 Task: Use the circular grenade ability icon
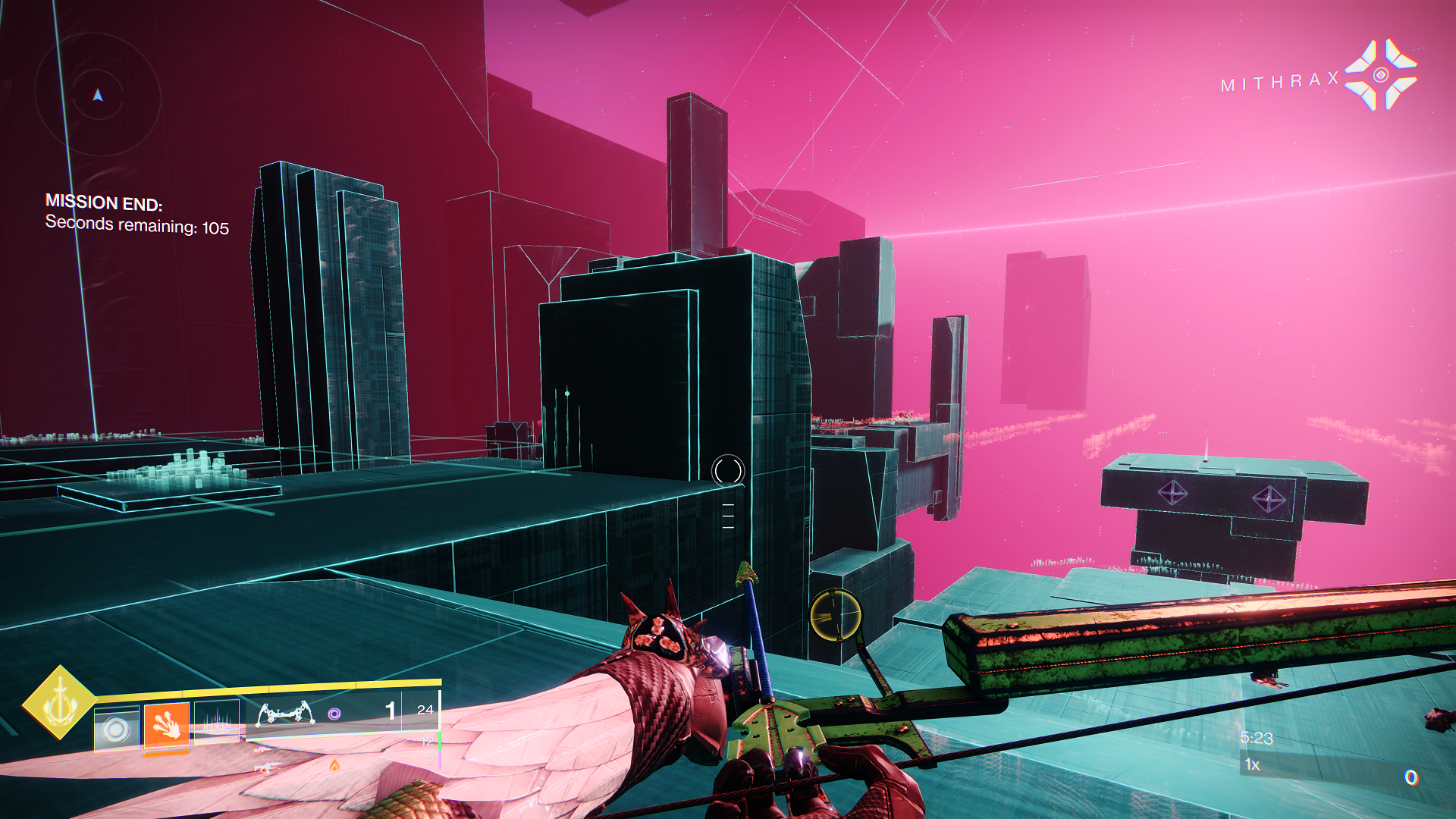pos(116,729)
